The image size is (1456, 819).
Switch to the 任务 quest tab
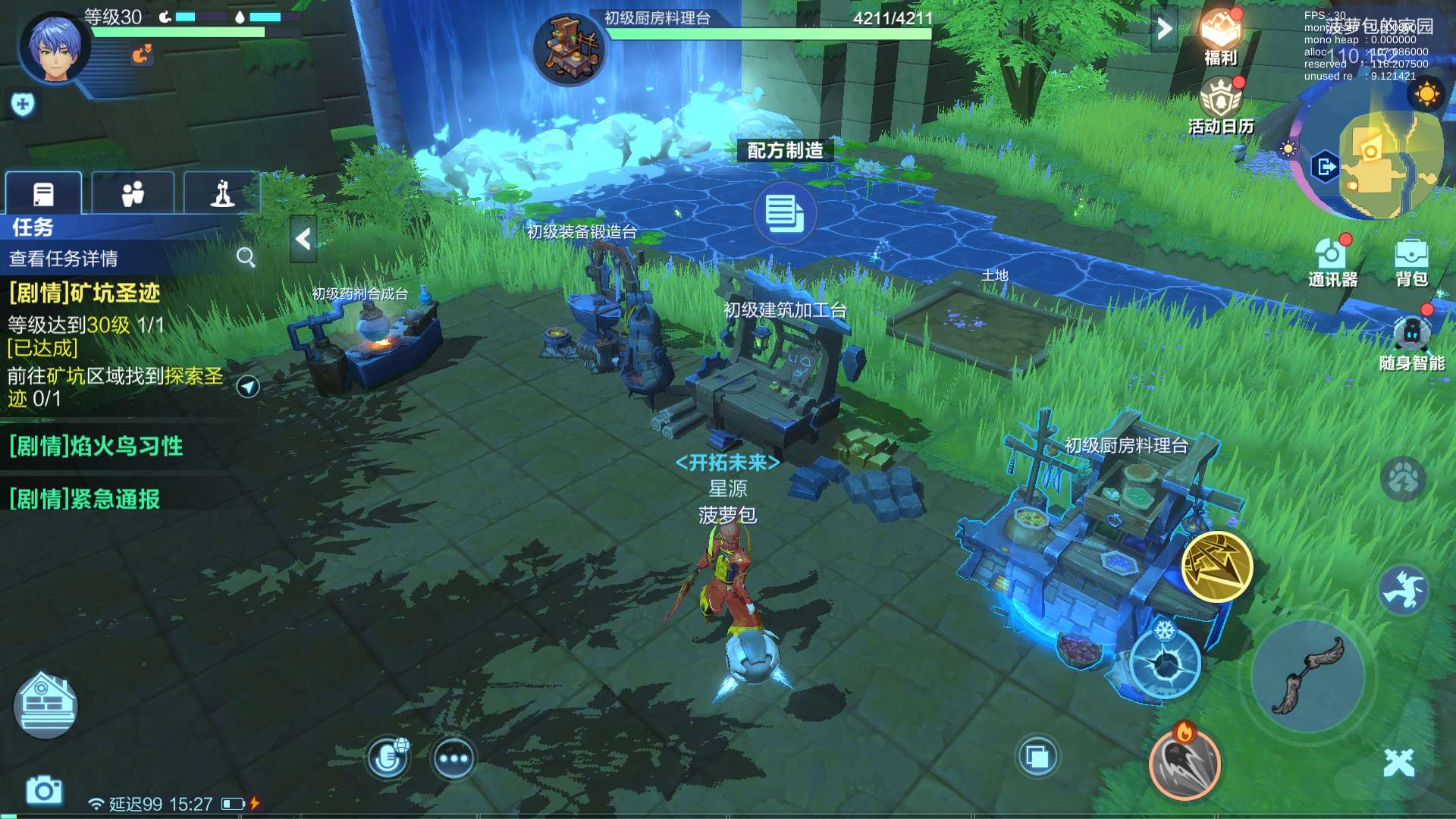pos(44,194)
